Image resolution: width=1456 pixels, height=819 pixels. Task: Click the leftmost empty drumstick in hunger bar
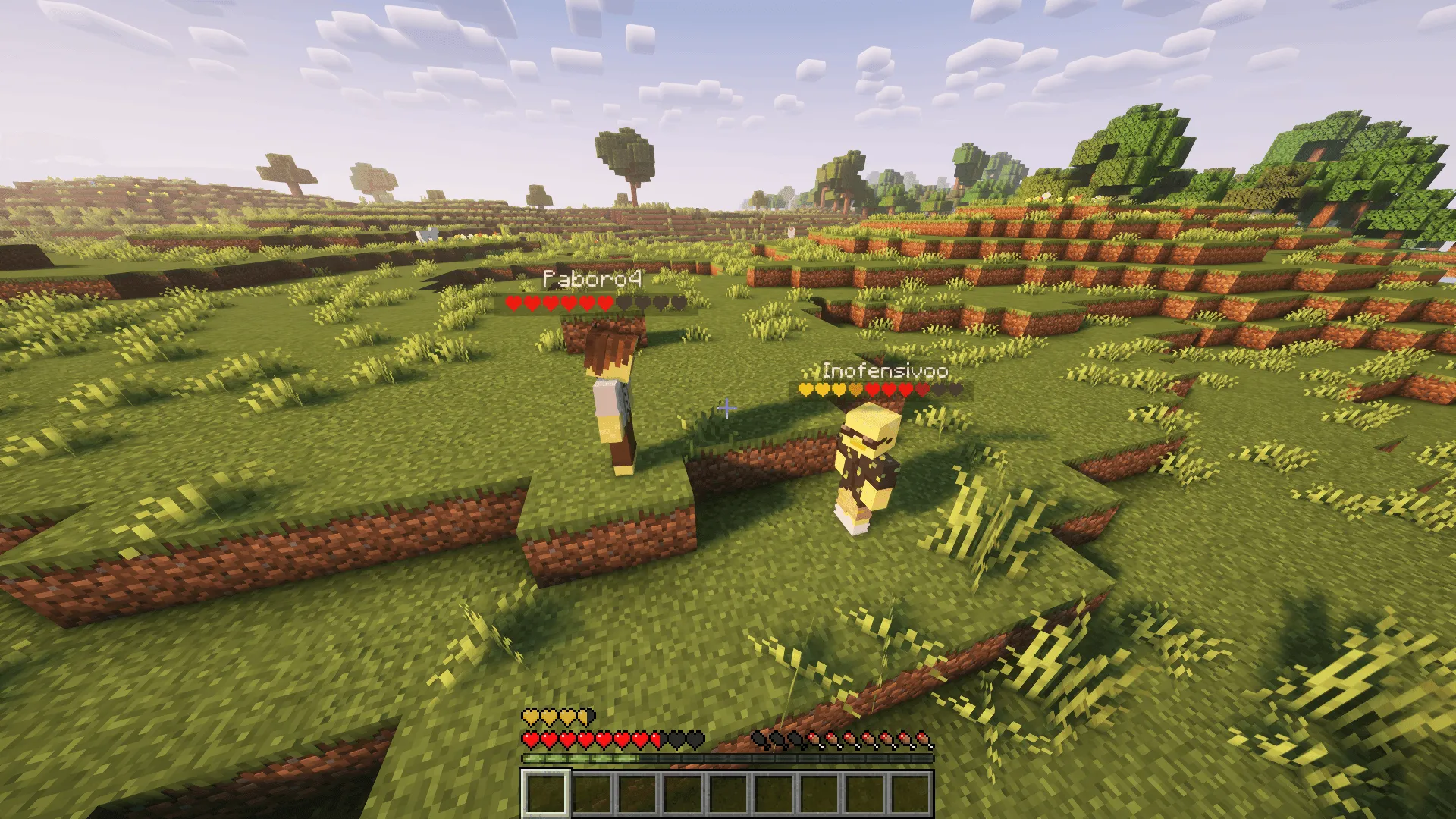[x=759, y=739]
